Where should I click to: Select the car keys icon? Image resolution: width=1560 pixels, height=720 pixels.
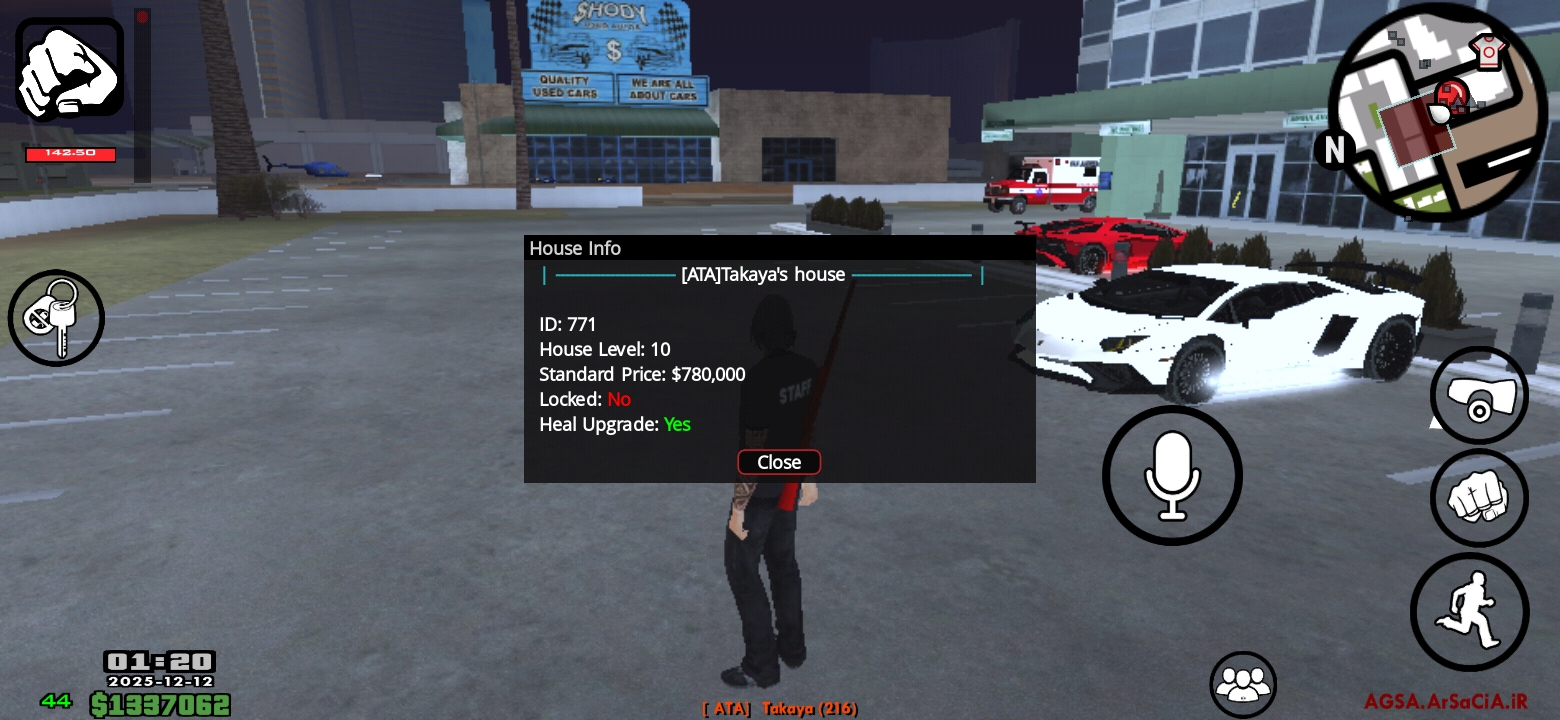(56, 318)
